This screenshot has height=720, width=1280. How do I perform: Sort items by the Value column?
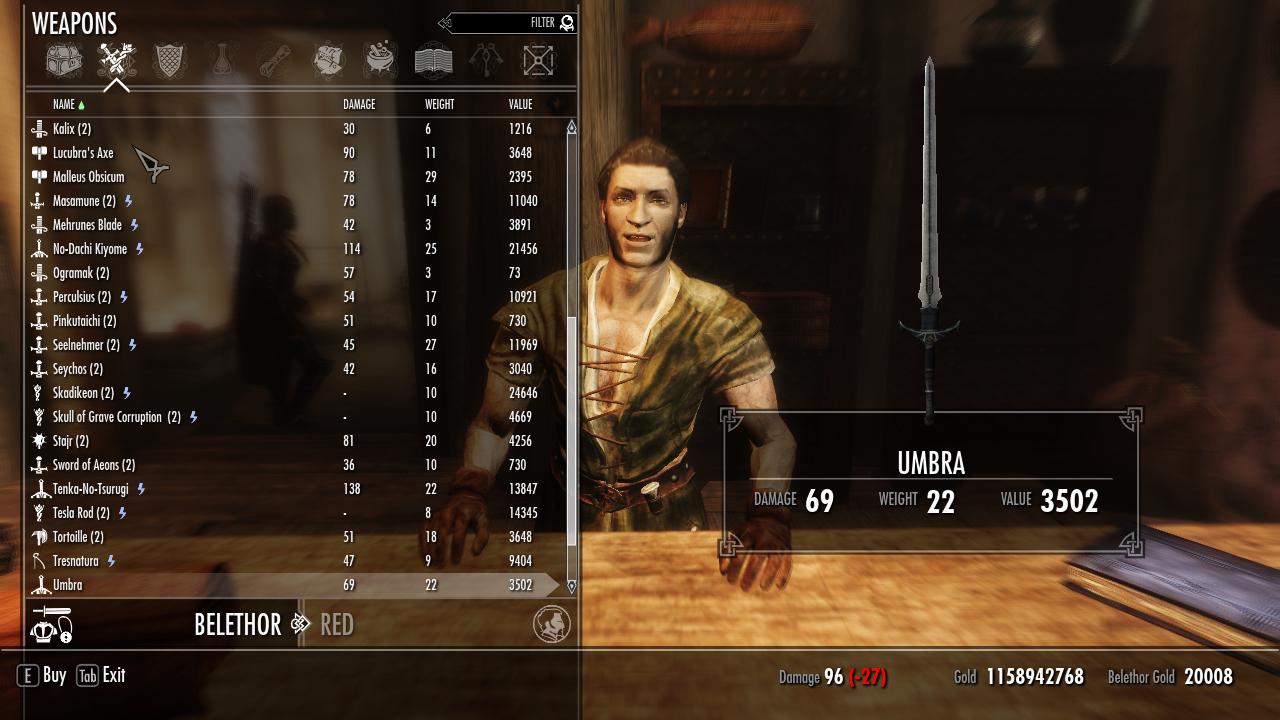[520, 104]
